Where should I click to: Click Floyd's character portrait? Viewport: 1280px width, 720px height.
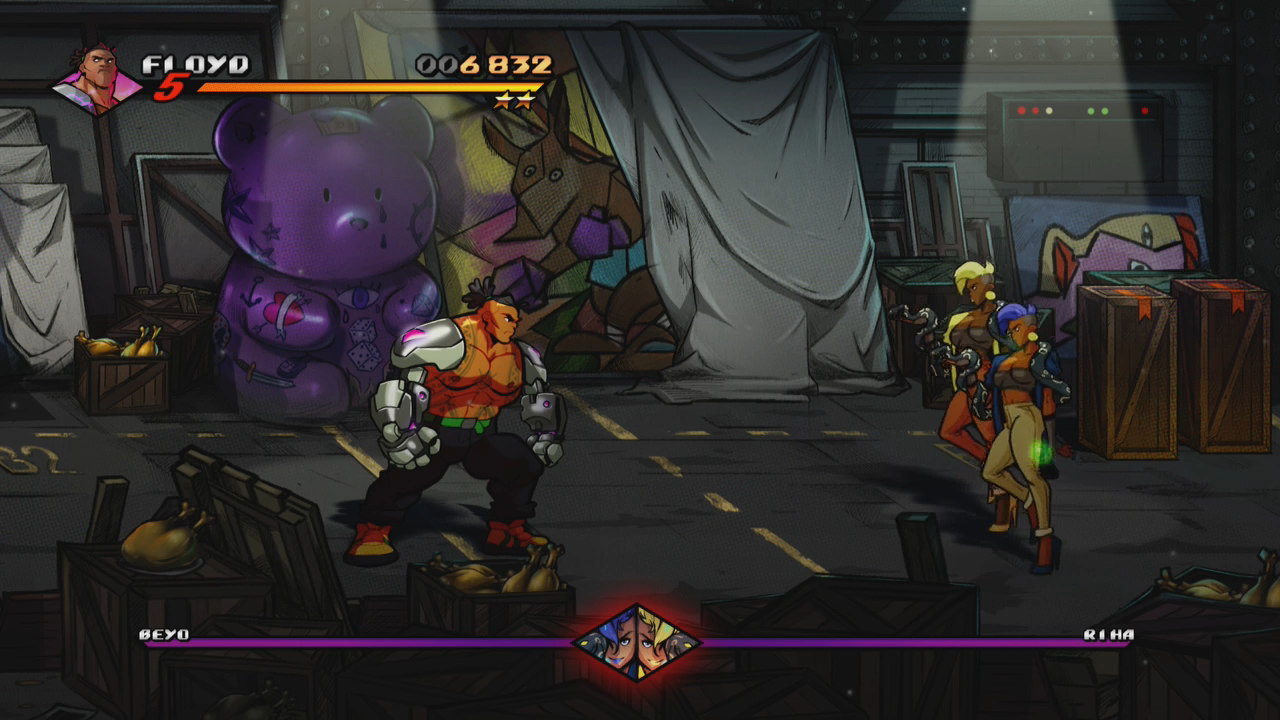pos(97,78)
